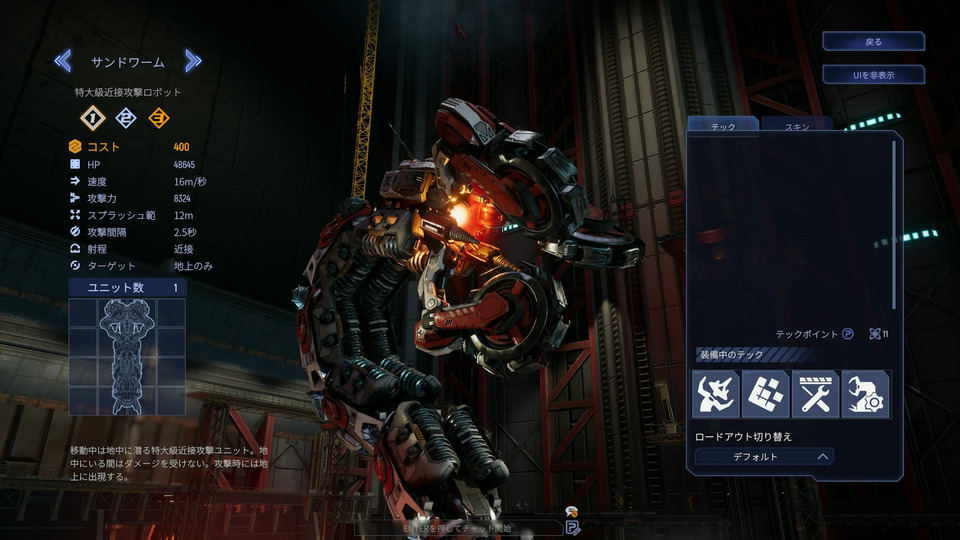This screenshot has width=960, height=540.
Task: Select the horned creature tech icon
Action: pos(715,394)
